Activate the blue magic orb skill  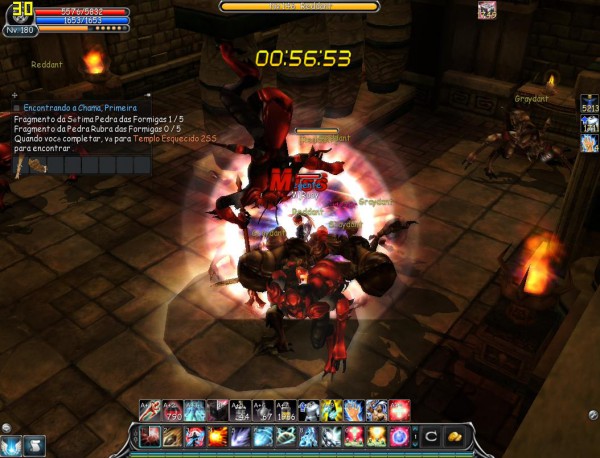[x=398, y=436]
